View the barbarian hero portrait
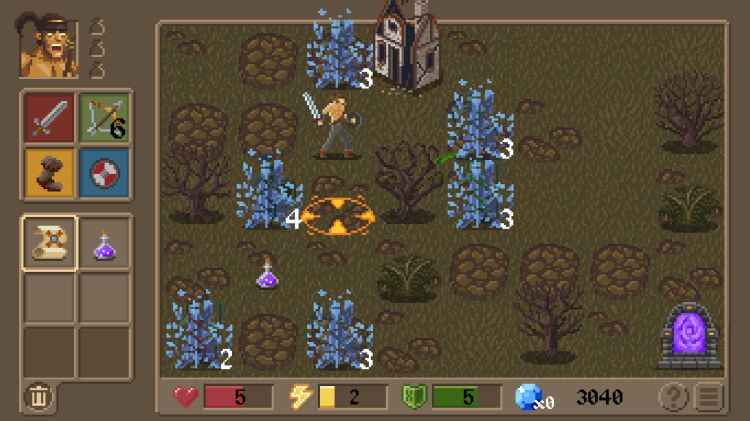Viewport: 750px width, 421px height. [49, 47]
